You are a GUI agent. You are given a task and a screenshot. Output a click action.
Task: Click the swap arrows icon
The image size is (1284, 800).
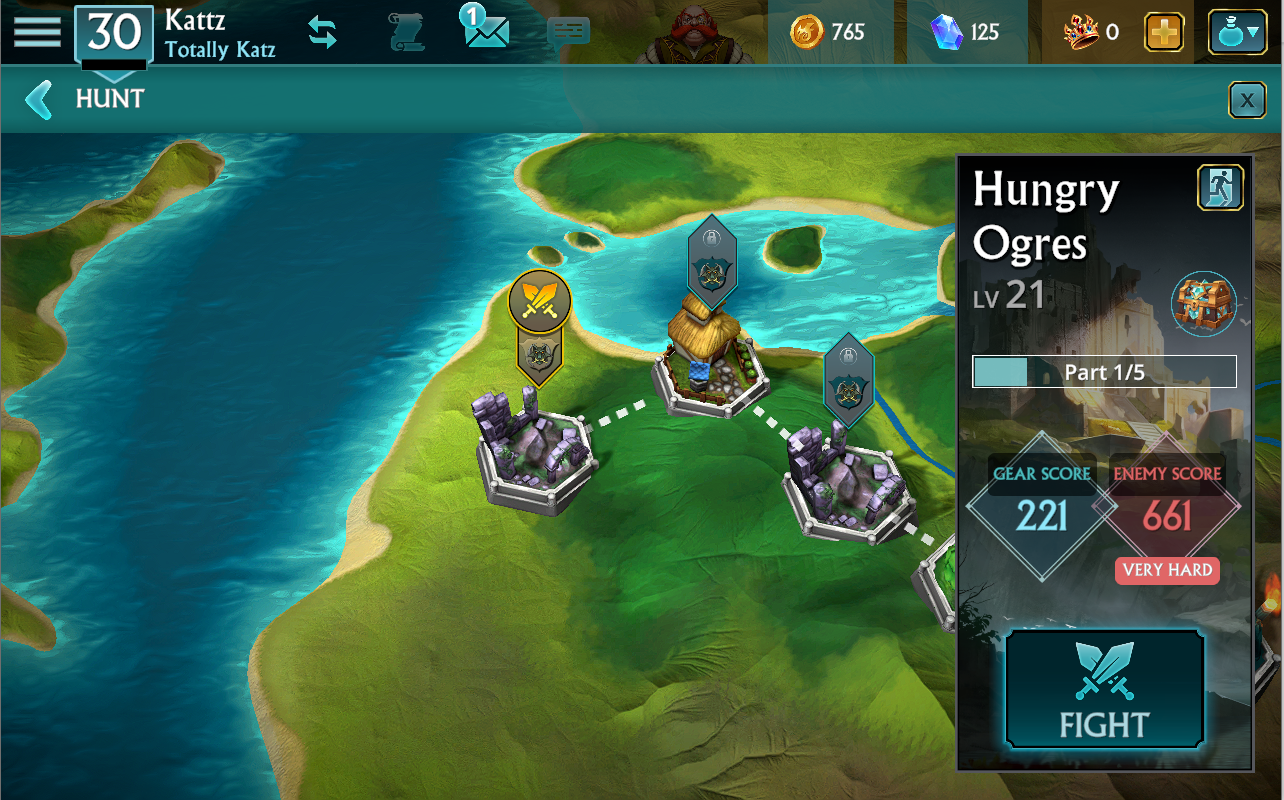tap(322, 32)
